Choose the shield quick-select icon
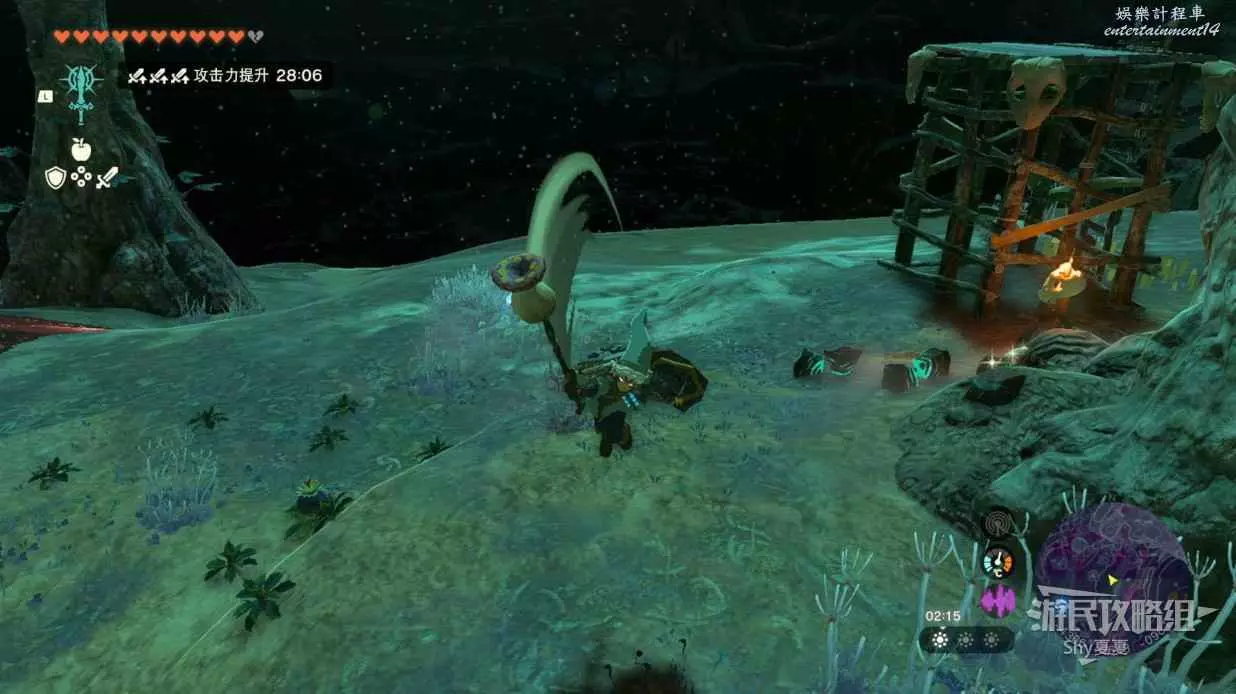 [x=56, y=178]
